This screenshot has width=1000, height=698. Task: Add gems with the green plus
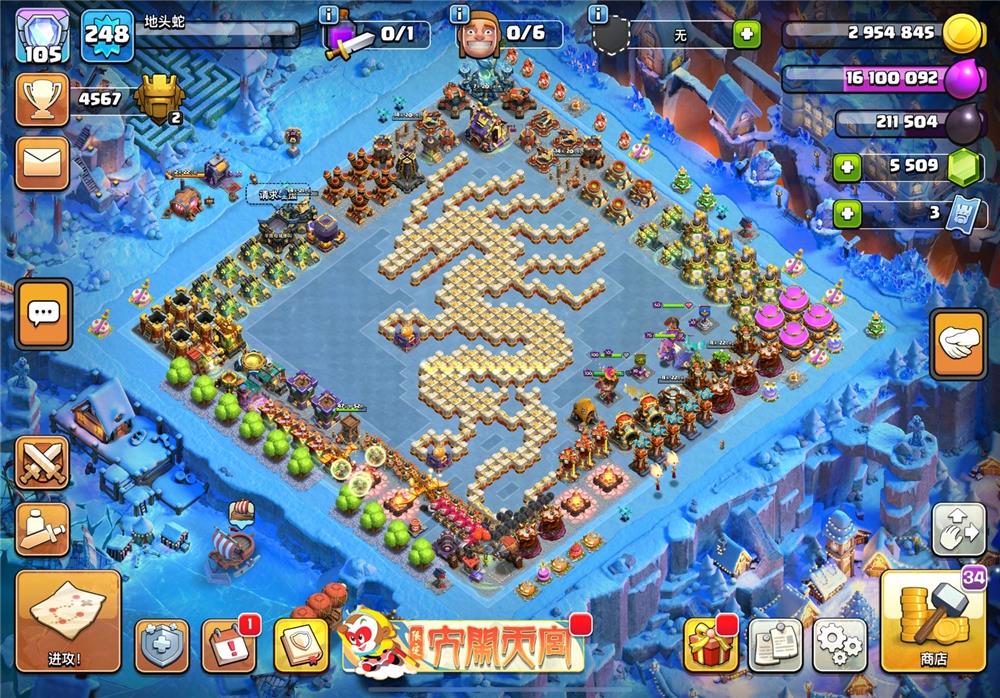click(847, 165)
